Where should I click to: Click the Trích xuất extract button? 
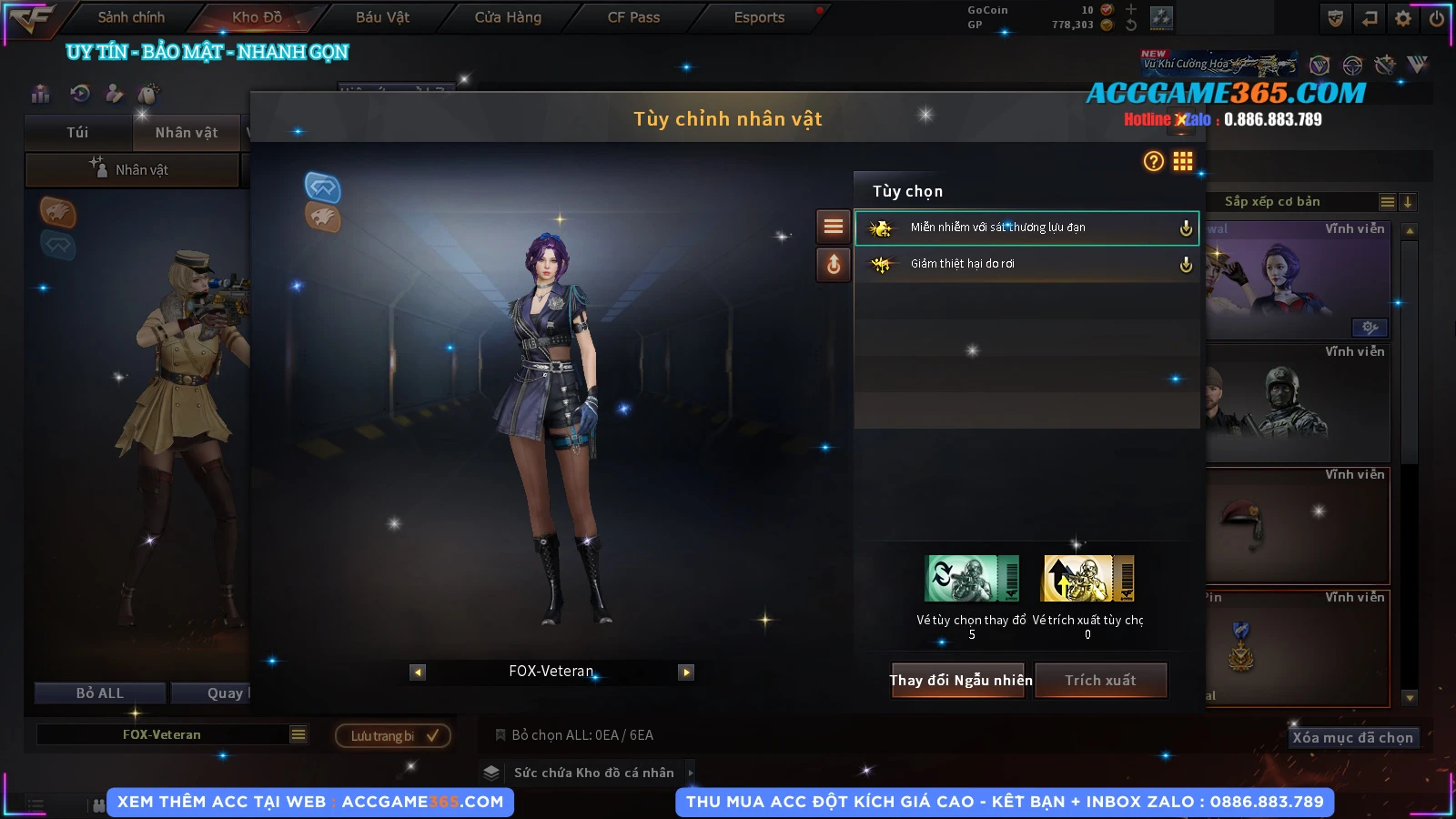point(1100,680)
